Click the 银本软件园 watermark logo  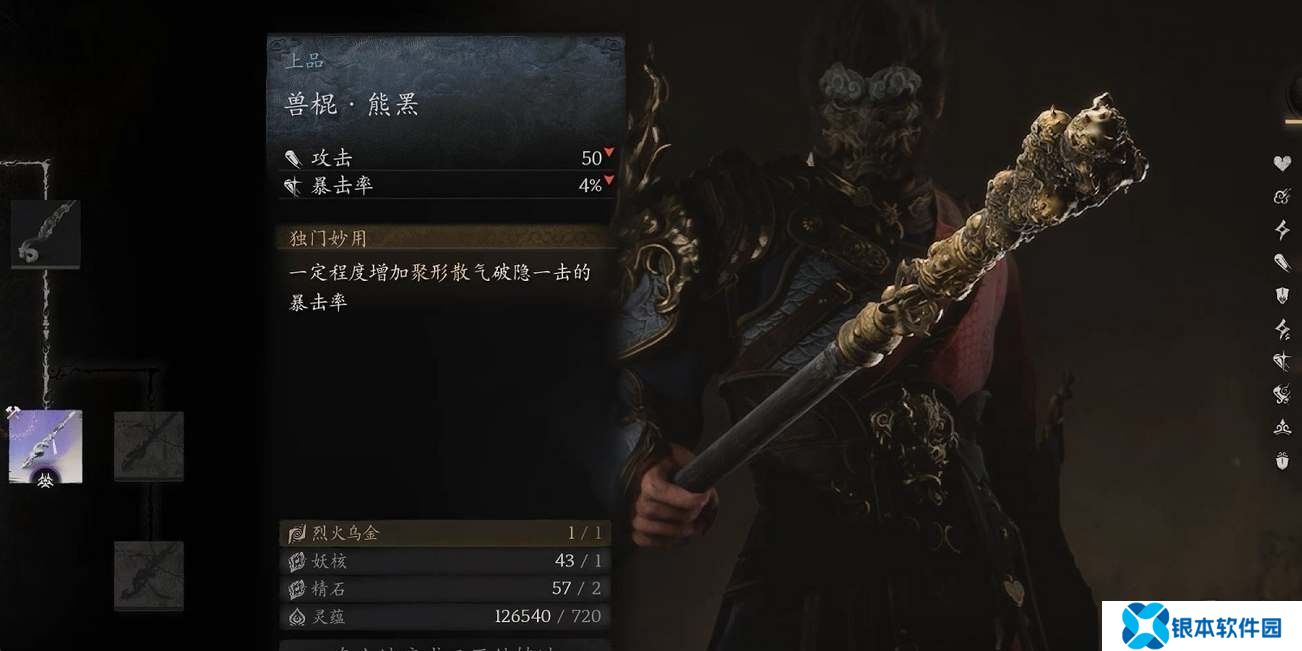(1201, 626)
